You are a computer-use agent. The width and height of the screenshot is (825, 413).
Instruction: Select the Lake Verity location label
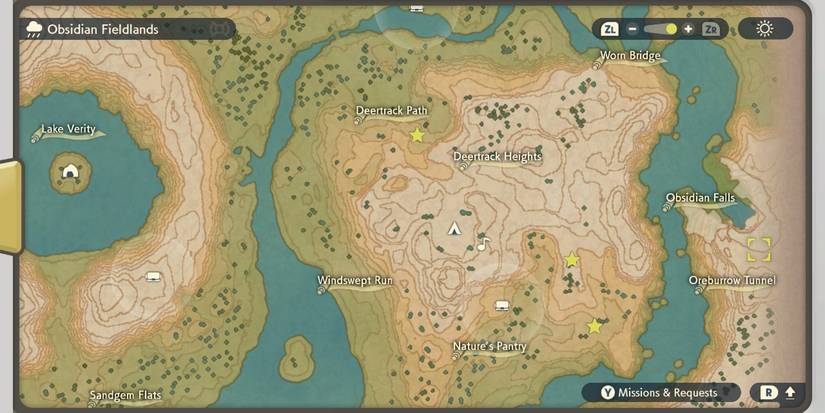pos(68,129)
